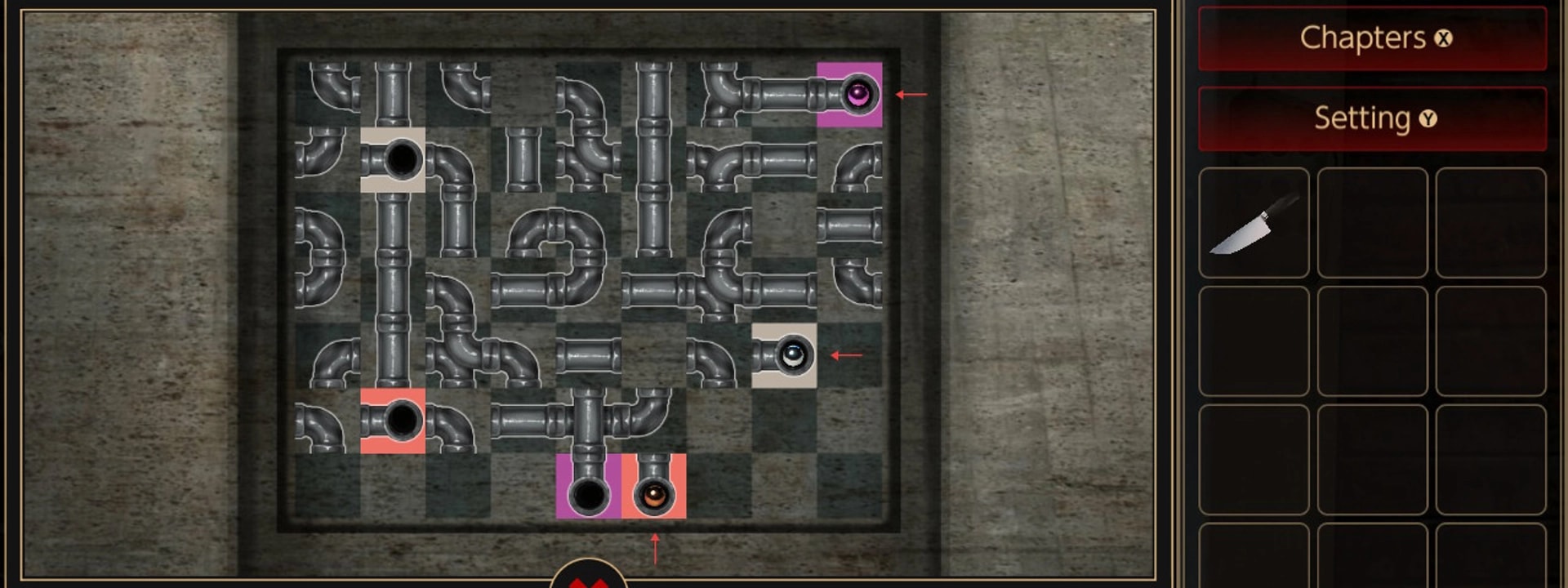Image resolution: width=1568 pixels, height=588 pixels.
Task: Click the magenta tile with the pink ball
Action: (849, 95)
